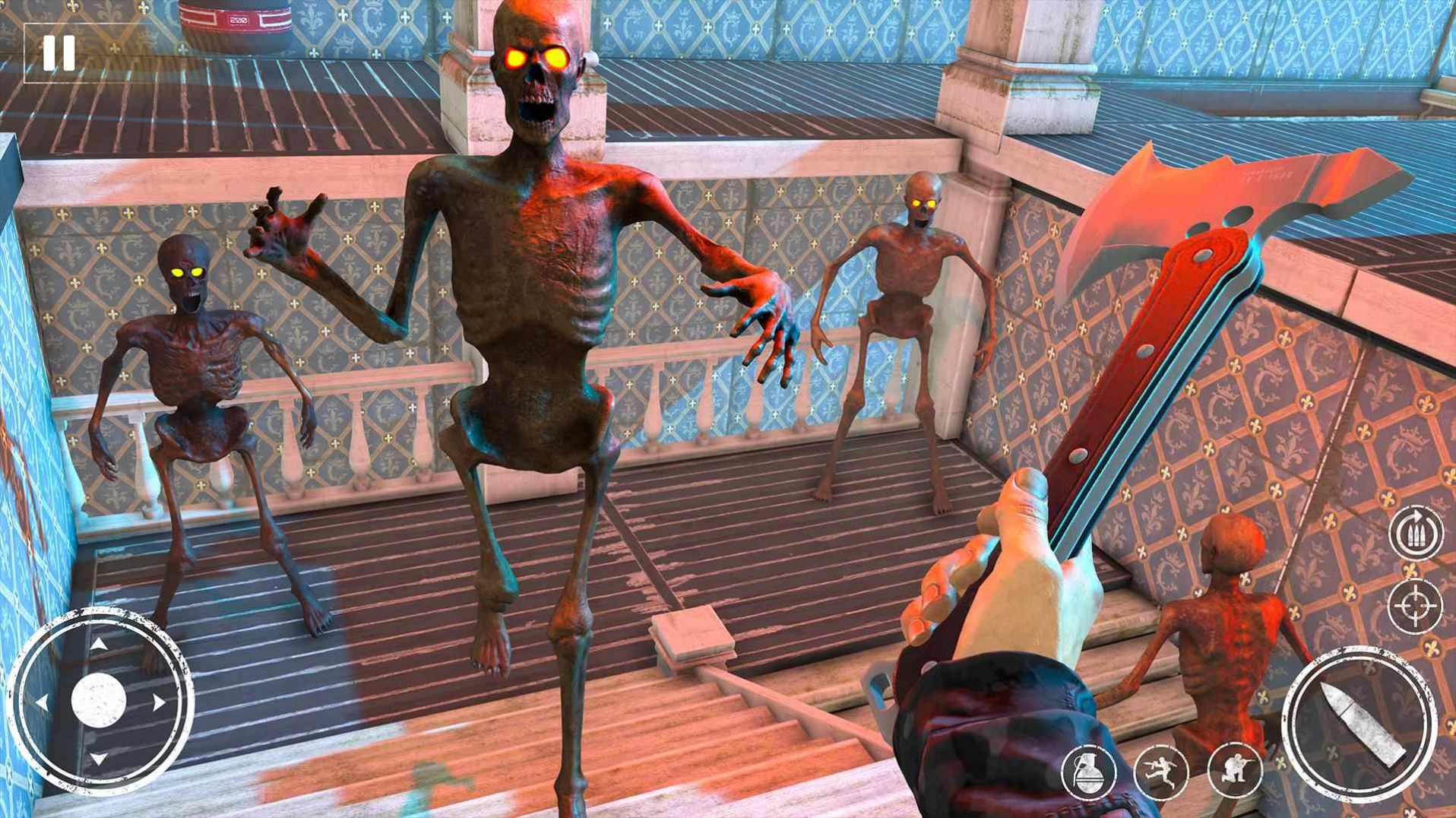Viewport: 1456px width, 818px height.
Task: Reload using the three-bullets reload icon
Action: [x=1416, y=533]
